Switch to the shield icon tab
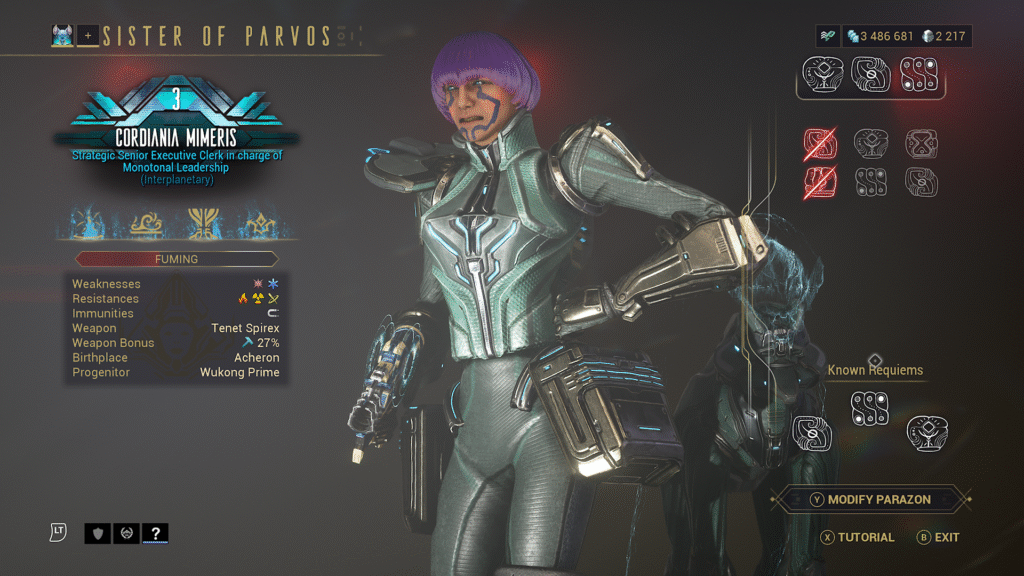 pyautogui.click(x=98, y=533)
